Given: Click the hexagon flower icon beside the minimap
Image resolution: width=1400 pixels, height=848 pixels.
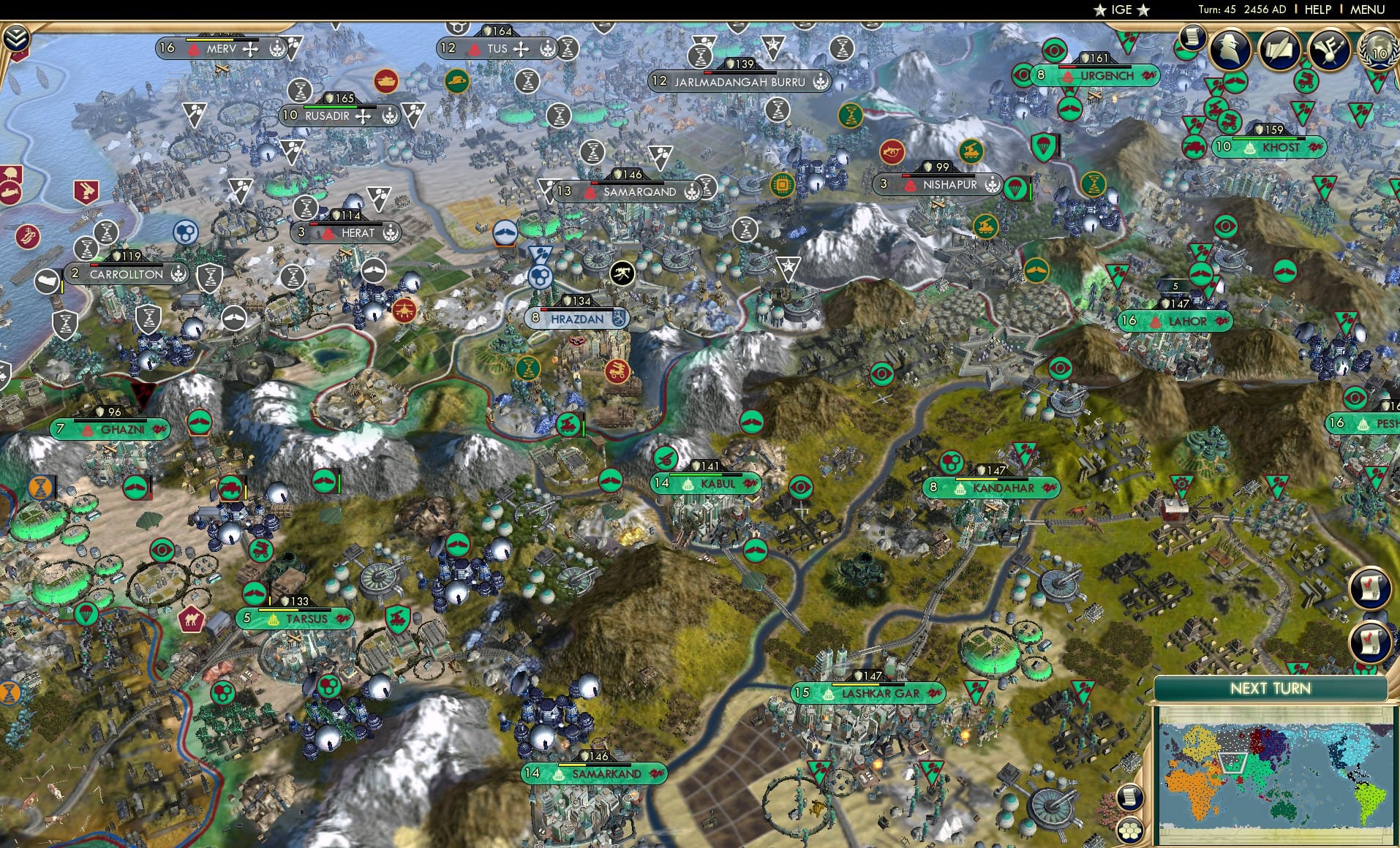Looking at the screenshot, I should tap(1131, 830).
